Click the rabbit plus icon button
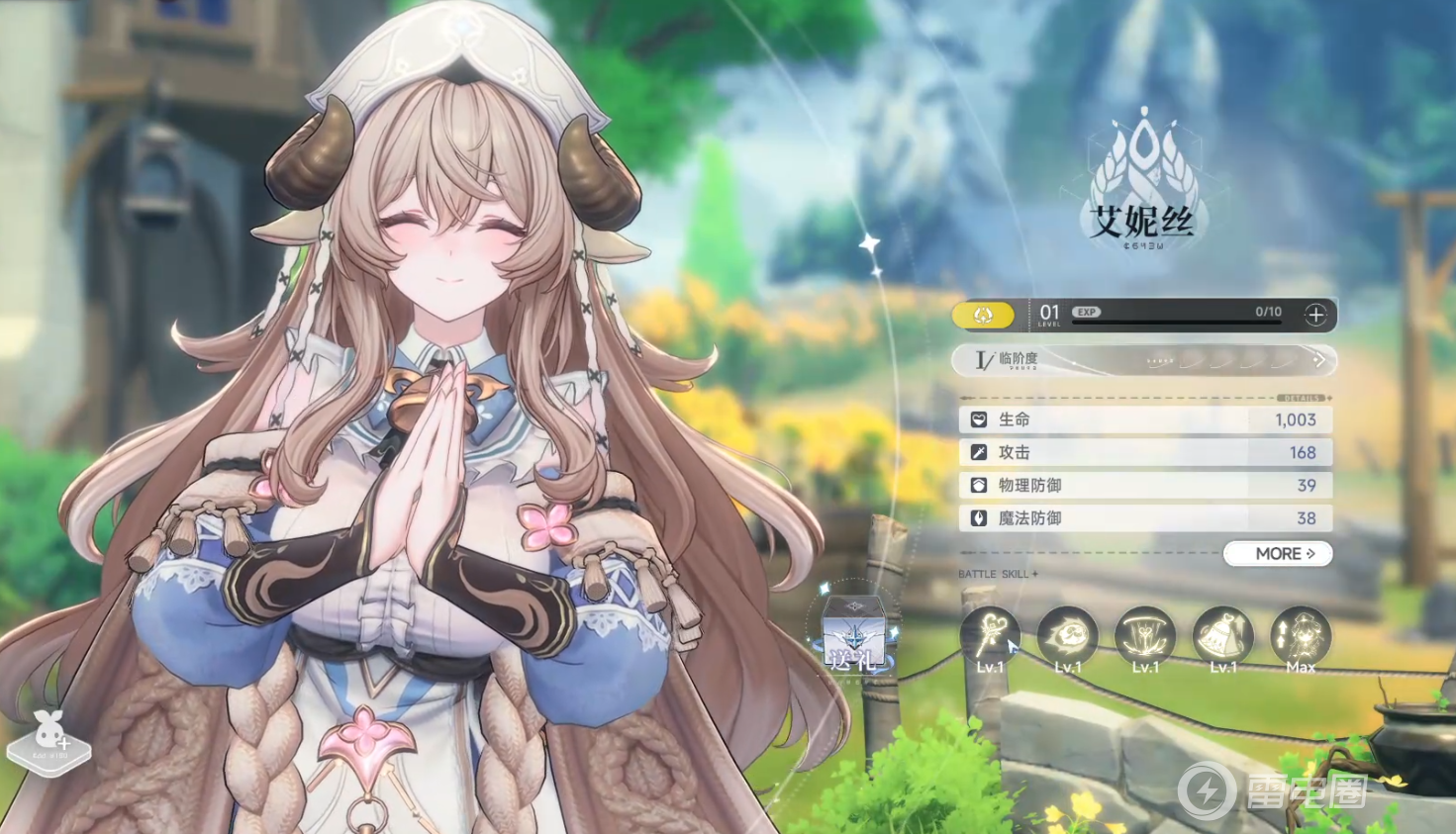The height and width of the screenshot is (834, 1456). coord(49,739)
